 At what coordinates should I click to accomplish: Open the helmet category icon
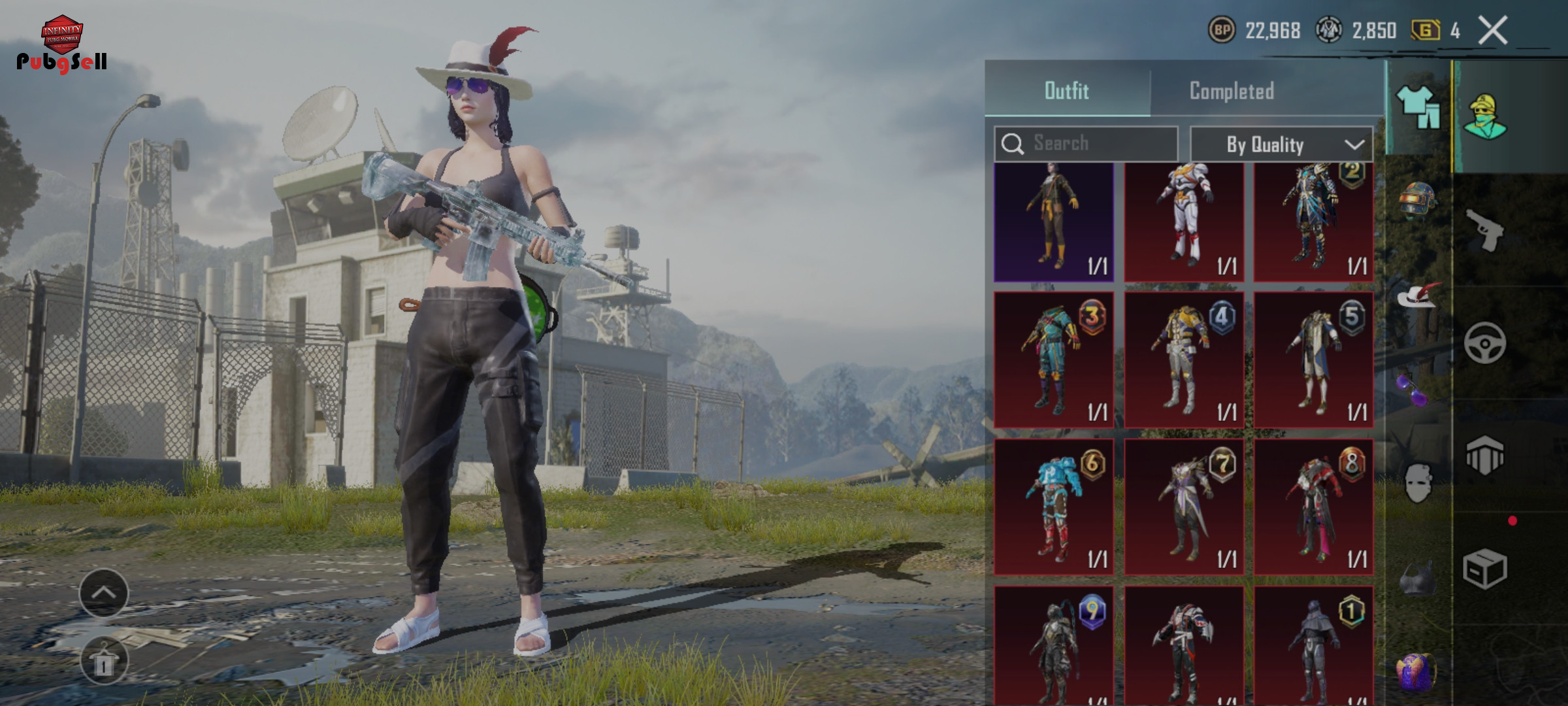[x=1416, y=199]
